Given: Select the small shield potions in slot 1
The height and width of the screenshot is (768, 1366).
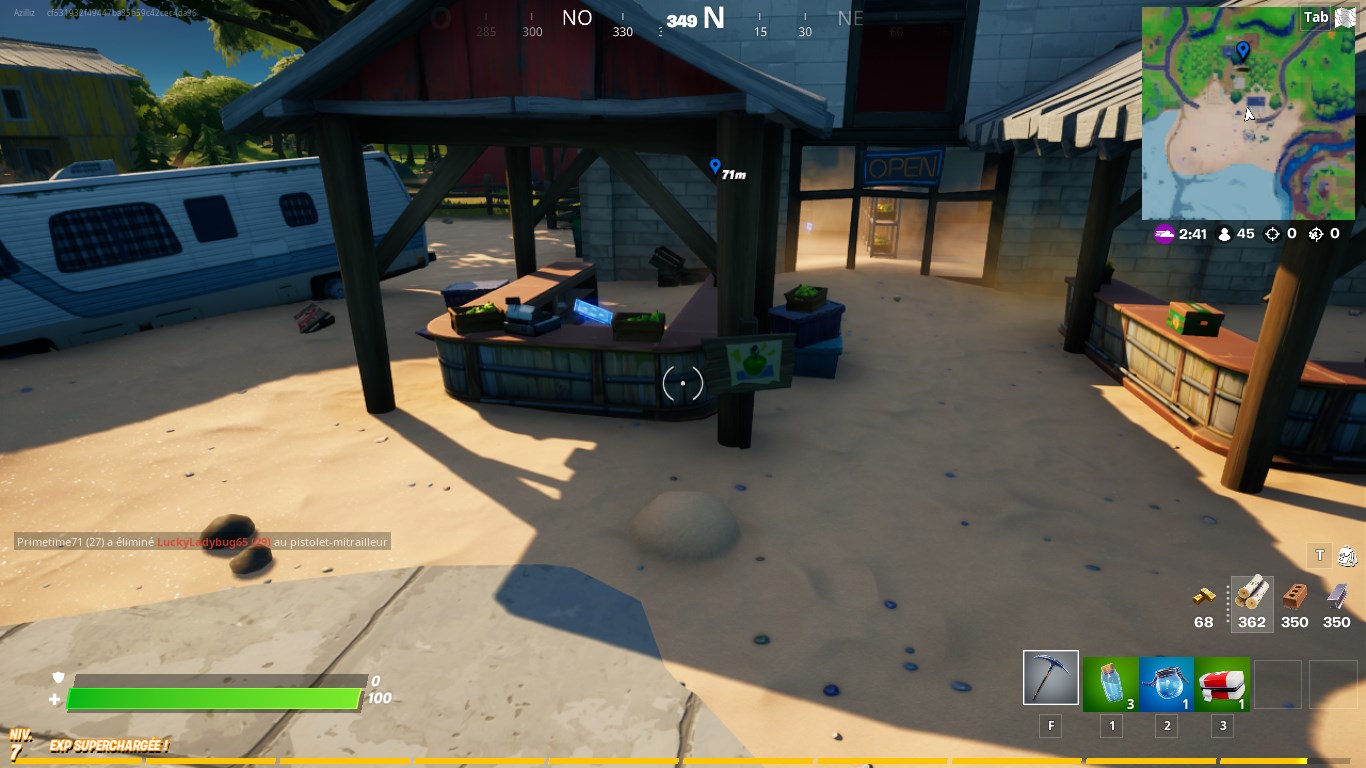Looking at the screenshot, I should (x=1111, y=684).
